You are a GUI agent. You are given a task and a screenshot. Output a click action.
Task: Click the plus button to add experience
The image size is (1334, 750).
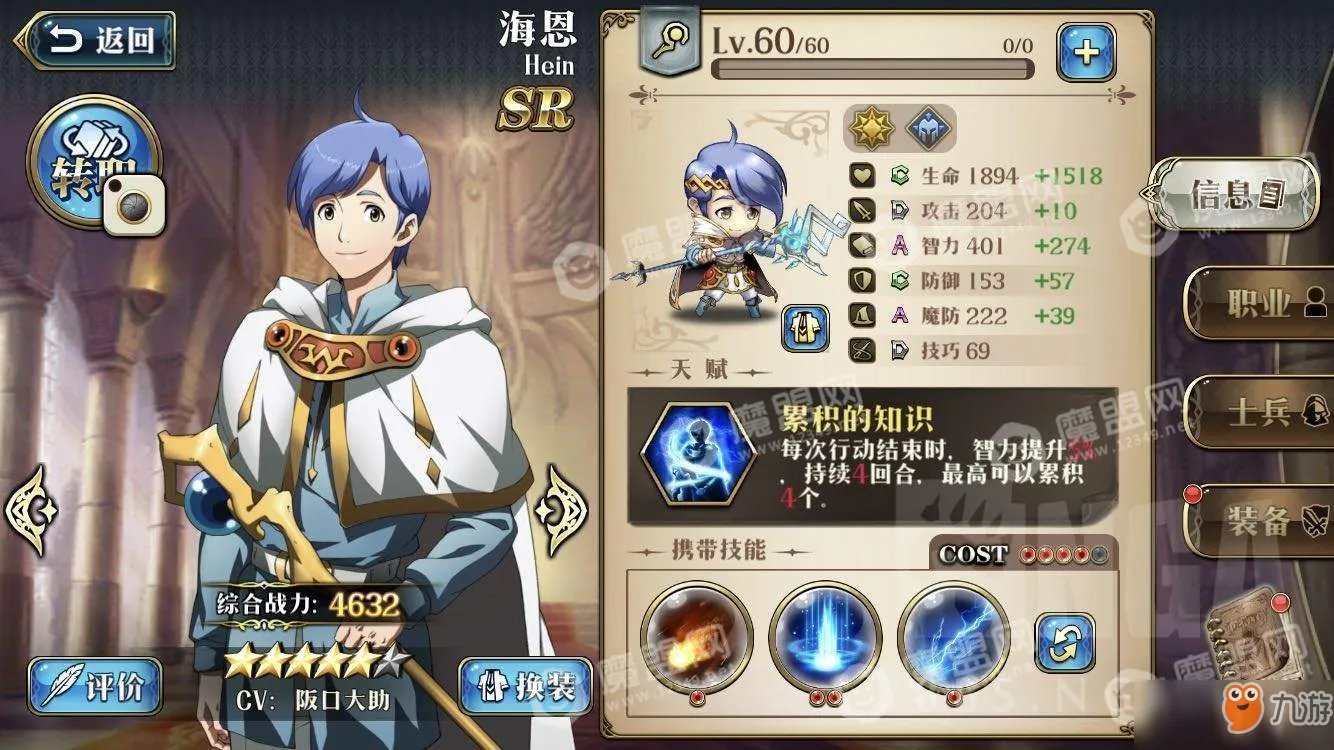point(1086,52)
